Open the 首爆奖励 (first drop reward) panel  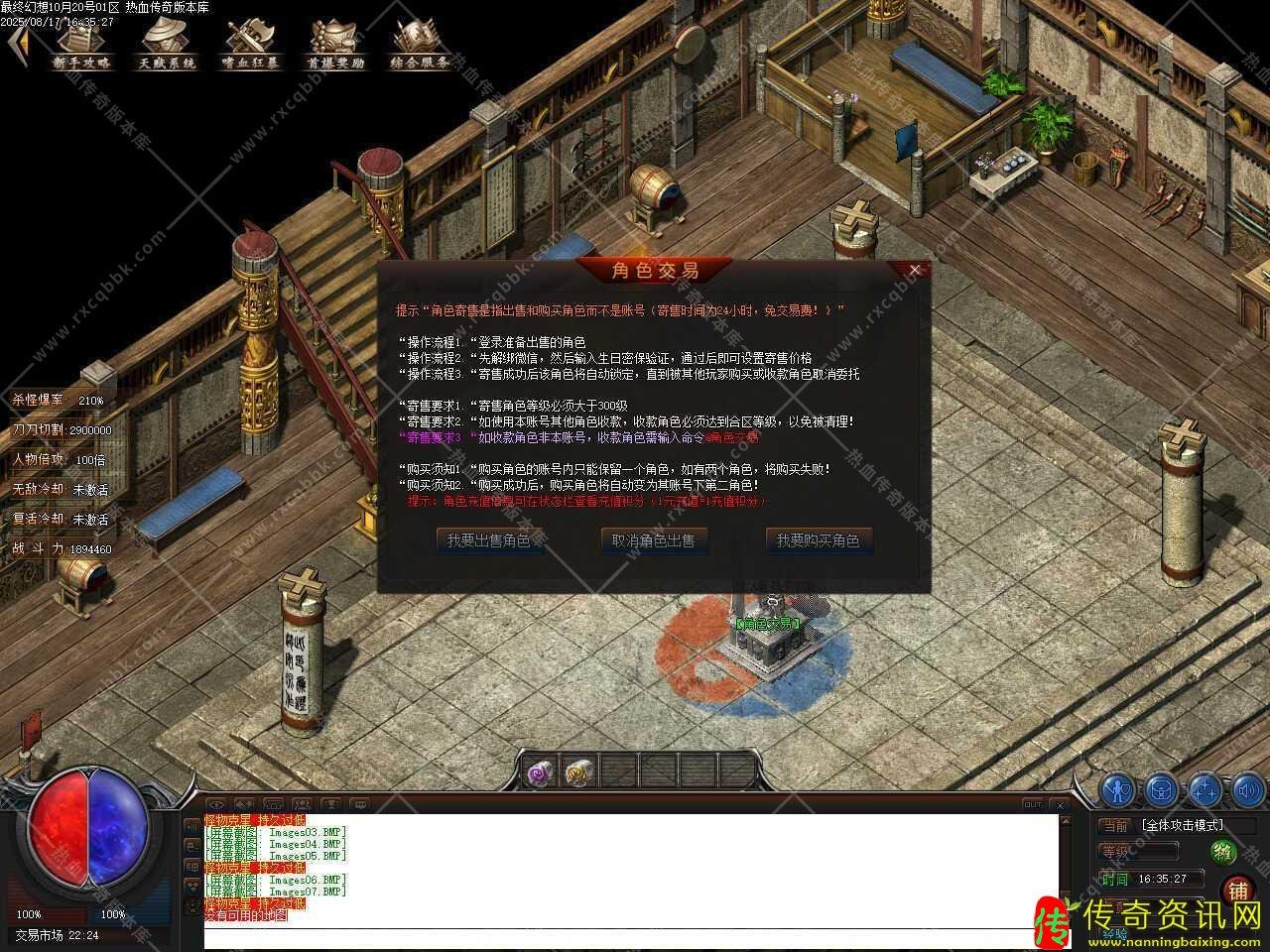[335, 45]
